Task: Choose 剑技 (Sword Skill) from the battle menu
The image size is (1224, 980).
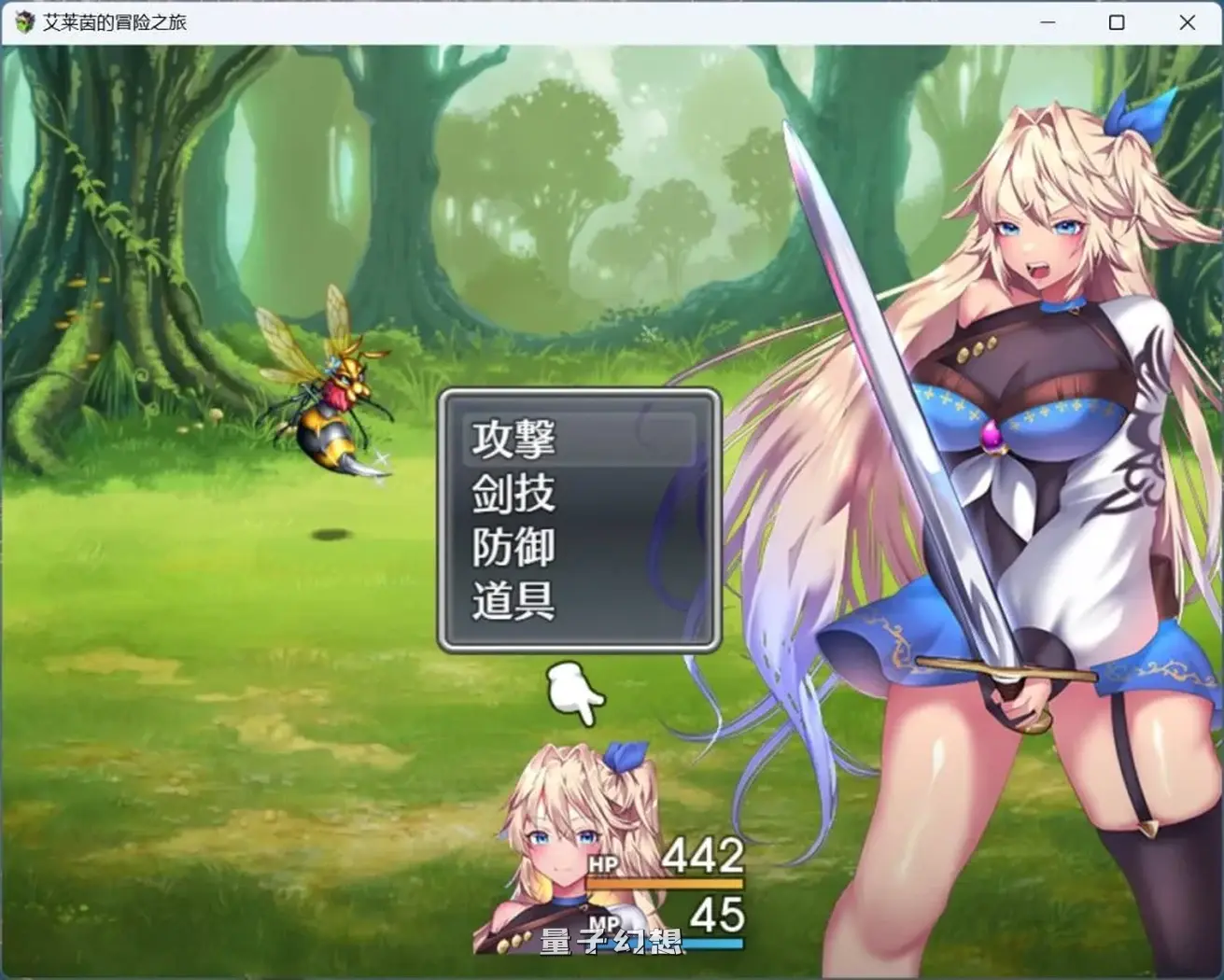Action: 514,493
